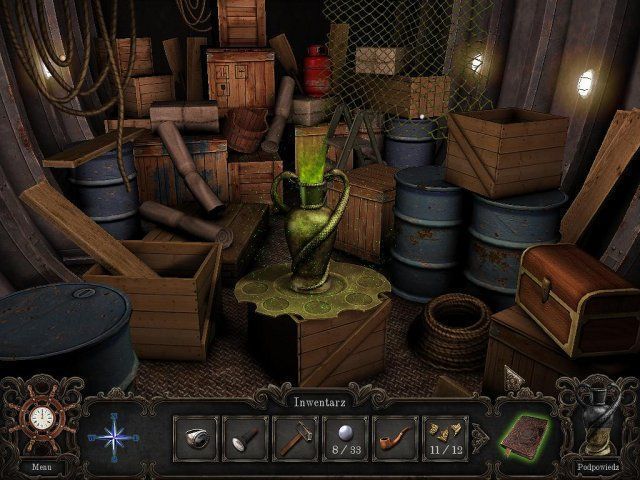
Task: Pick the flashlight from the inventory
Action: coord(245,438)
